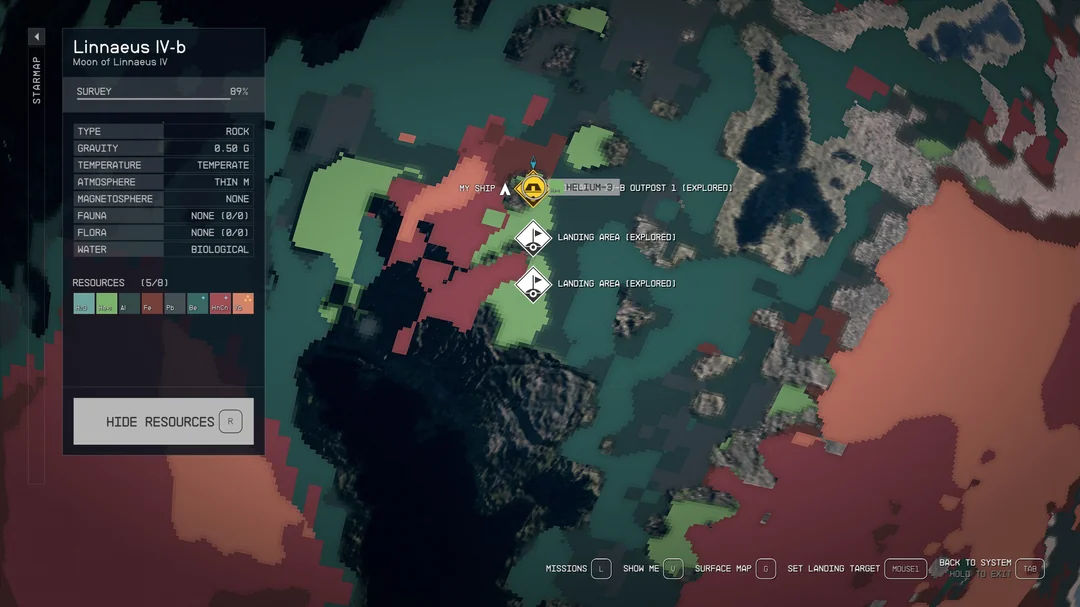The width and height of the screenshot is (1080, 607).
Task: Select the H2O water resource swatch
Action: point(84,303)
